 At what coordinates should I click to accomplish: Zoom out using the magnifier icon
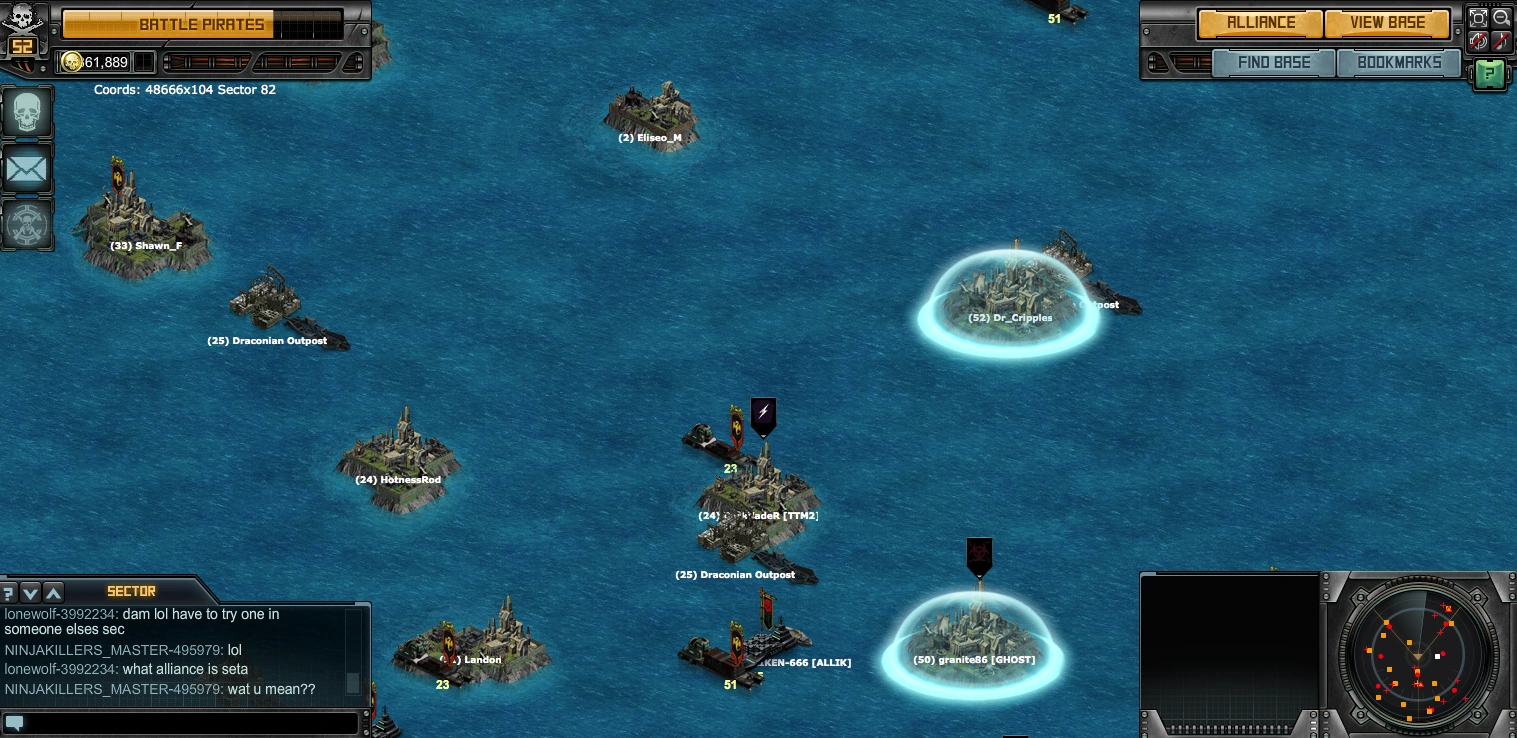[x=1503, y=18]
